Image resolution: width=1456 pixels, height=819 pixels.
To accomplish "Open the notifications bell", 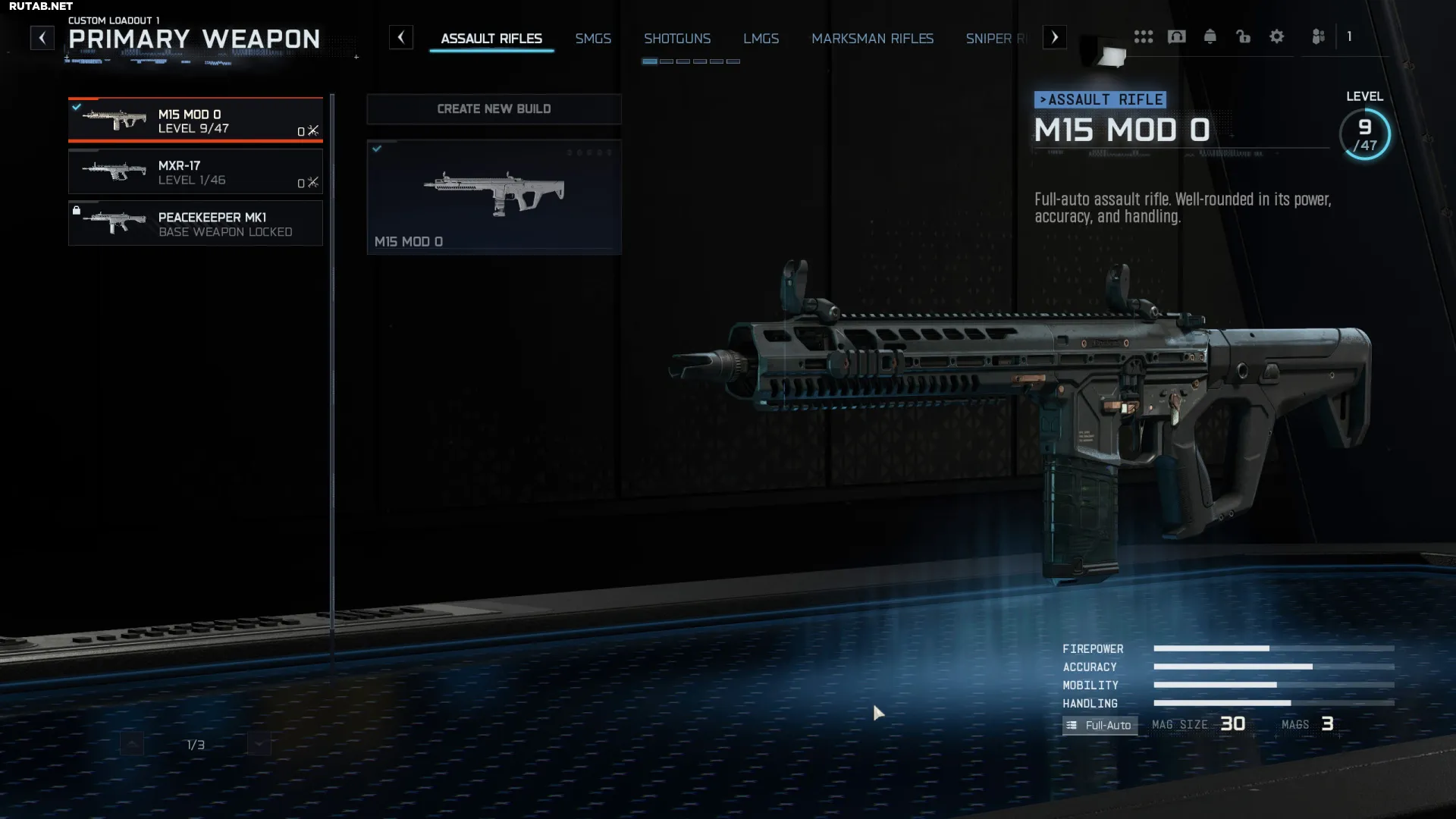I will coord(1210,36).
